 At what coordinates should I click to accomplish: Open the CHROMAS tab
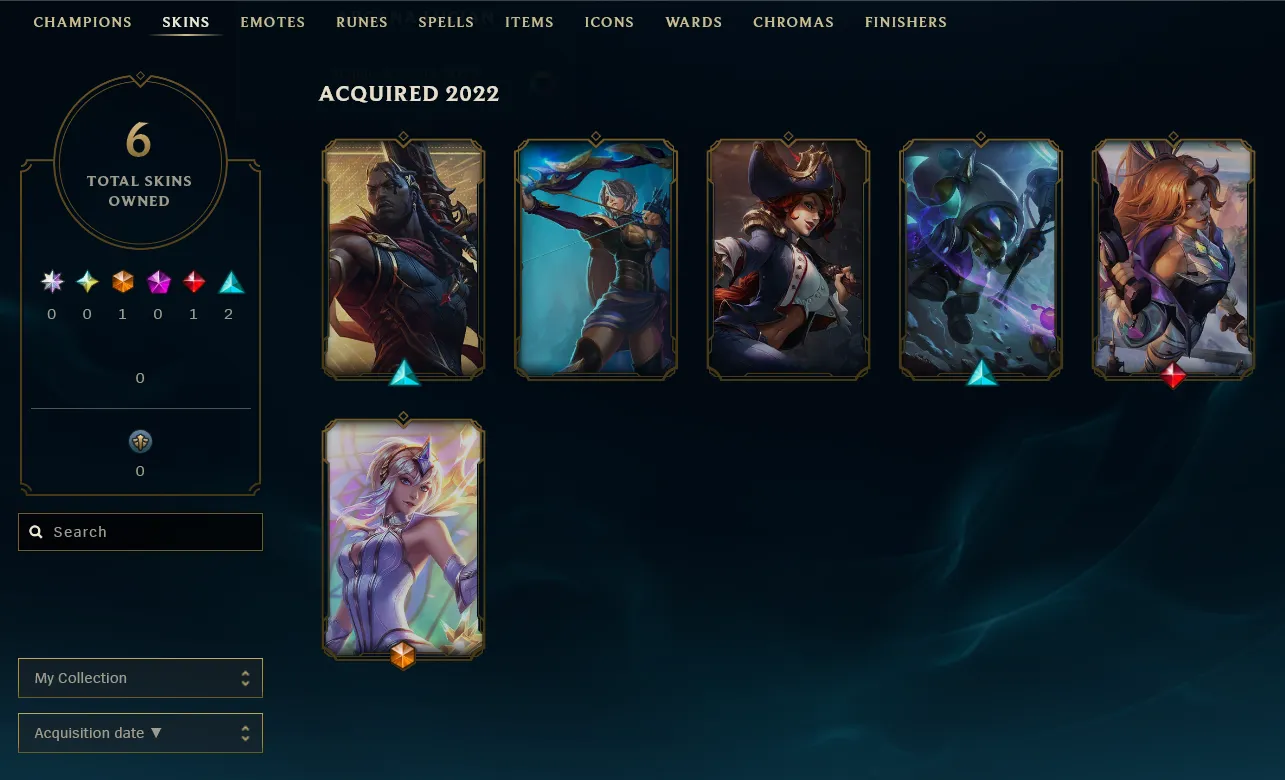click(793, 22)
